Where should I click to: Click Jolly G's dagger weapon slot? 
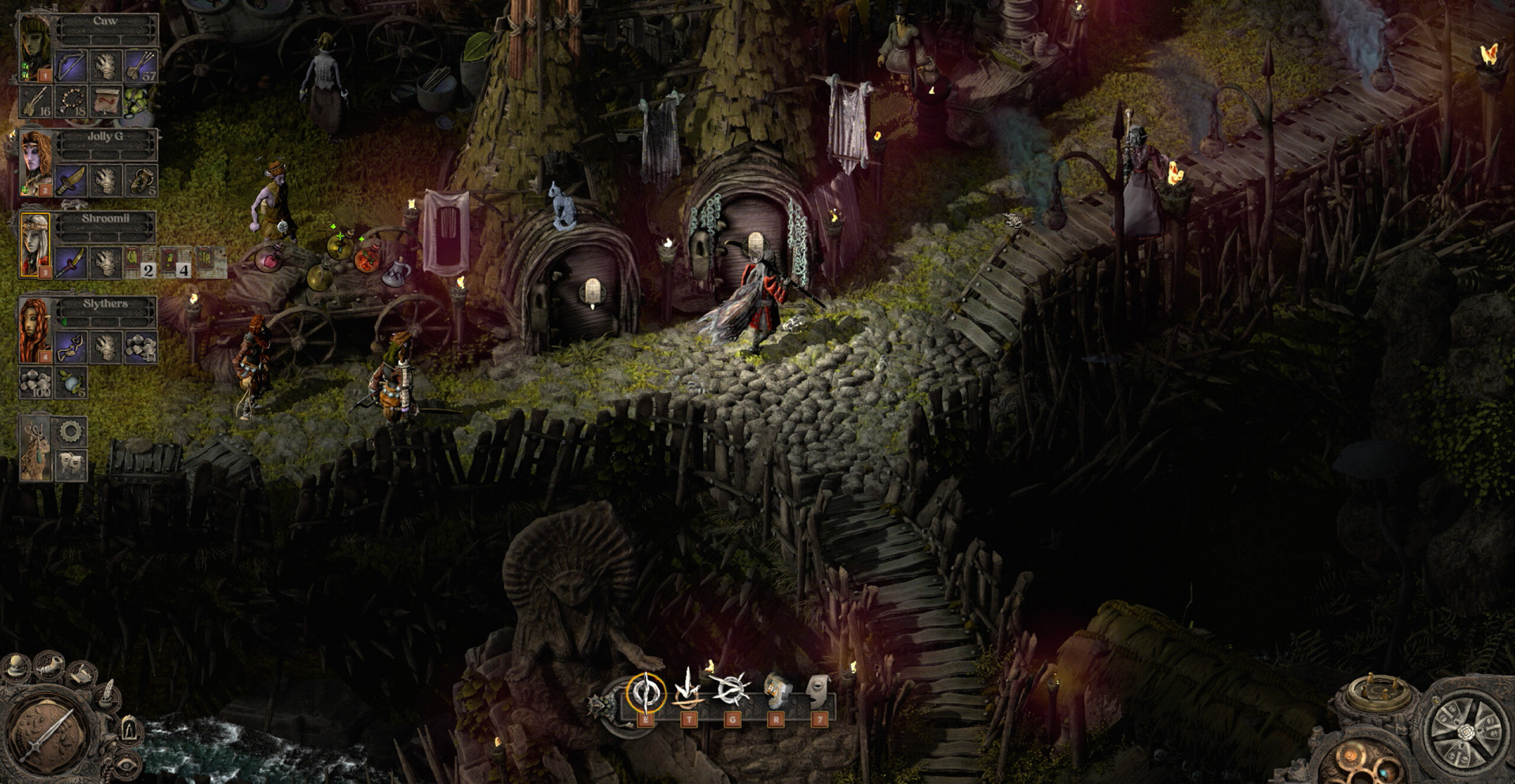point(70,181)
